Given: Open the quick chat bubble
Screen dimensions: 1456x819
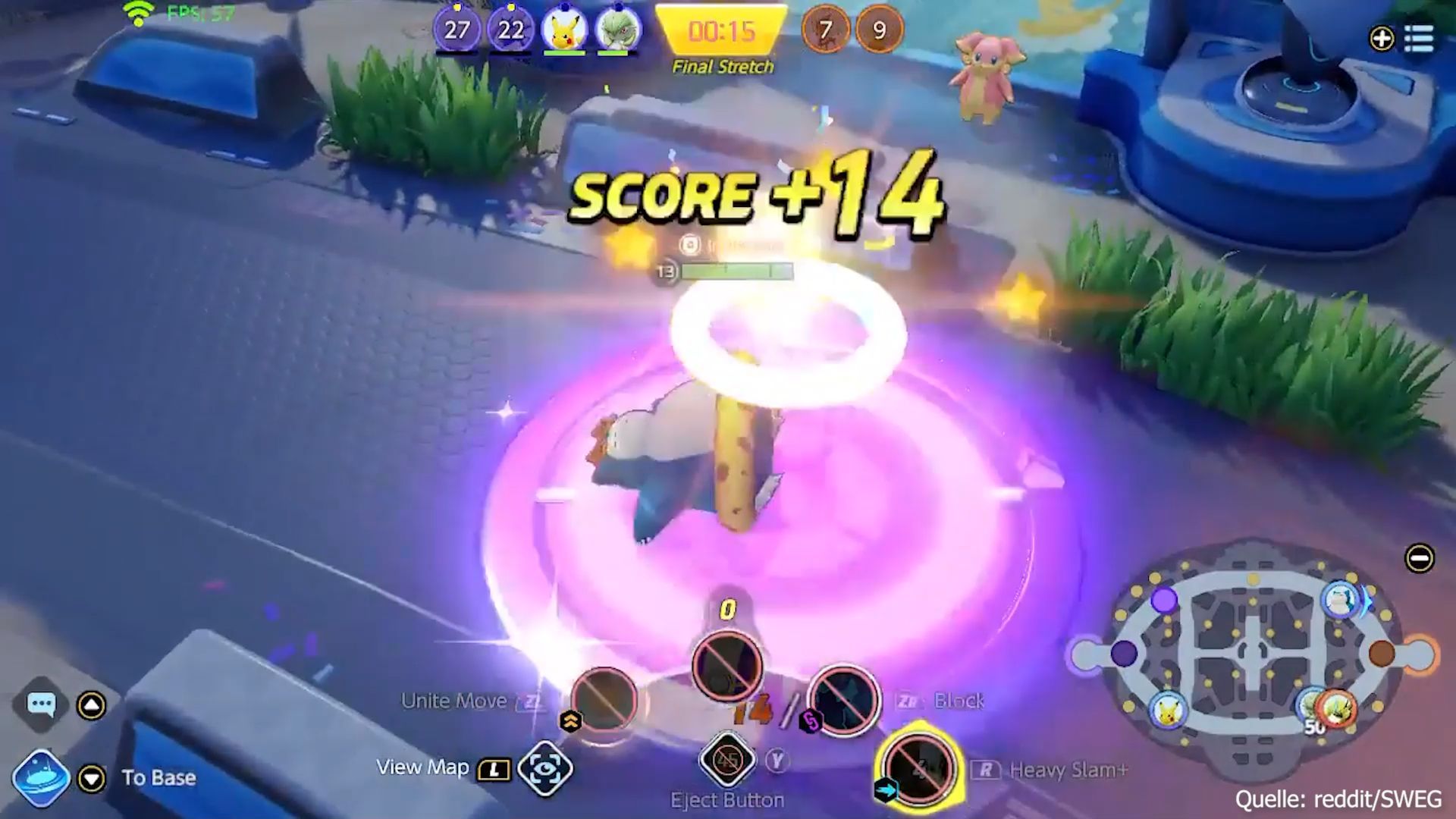Looking at the screenshot, I should [41, 705].
